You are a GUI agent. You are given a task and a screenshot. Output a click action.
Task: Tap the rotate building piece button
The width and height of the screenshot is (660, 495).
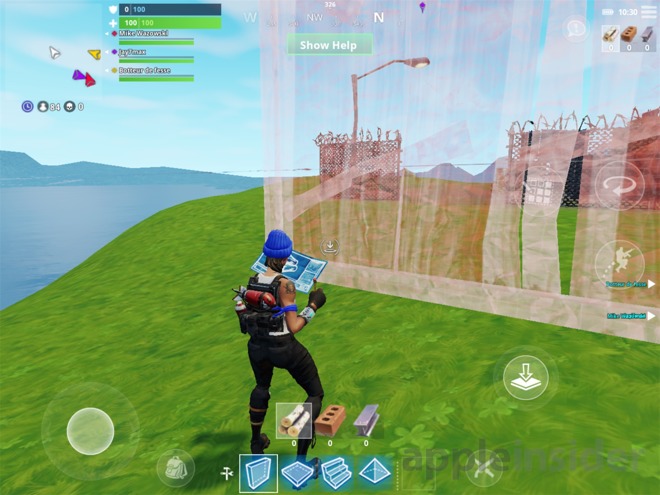pyautogui.click(x=618, y=187)
